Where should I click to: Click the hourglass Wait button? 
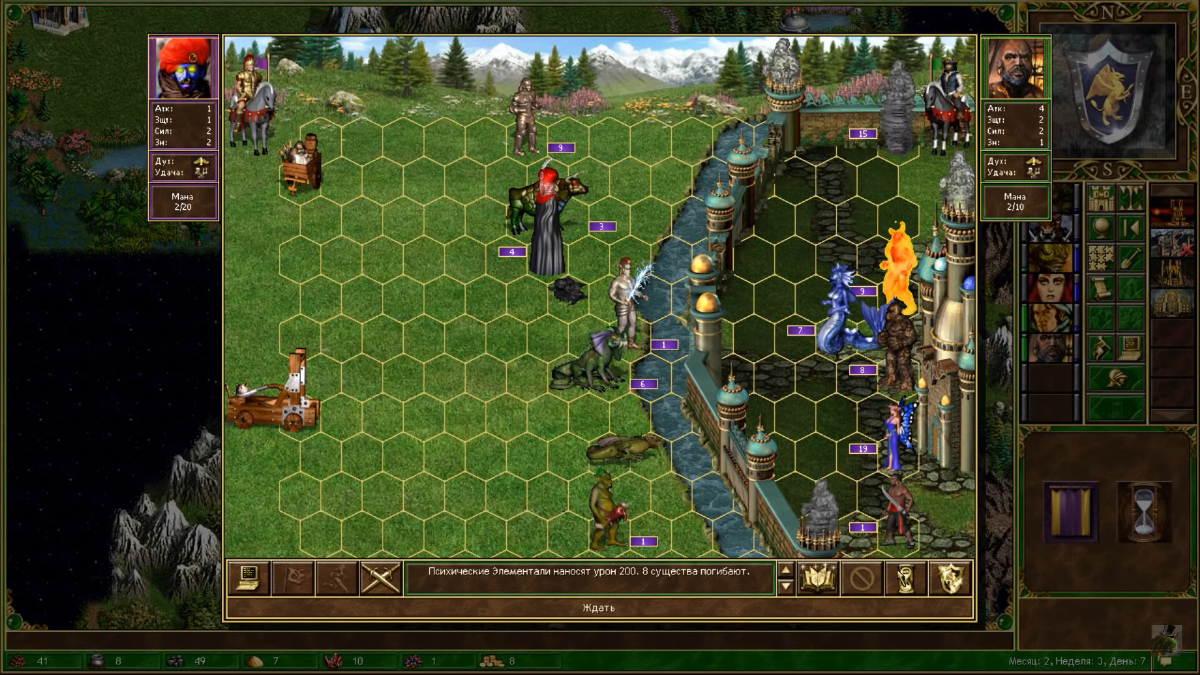[x=906, y=578]
